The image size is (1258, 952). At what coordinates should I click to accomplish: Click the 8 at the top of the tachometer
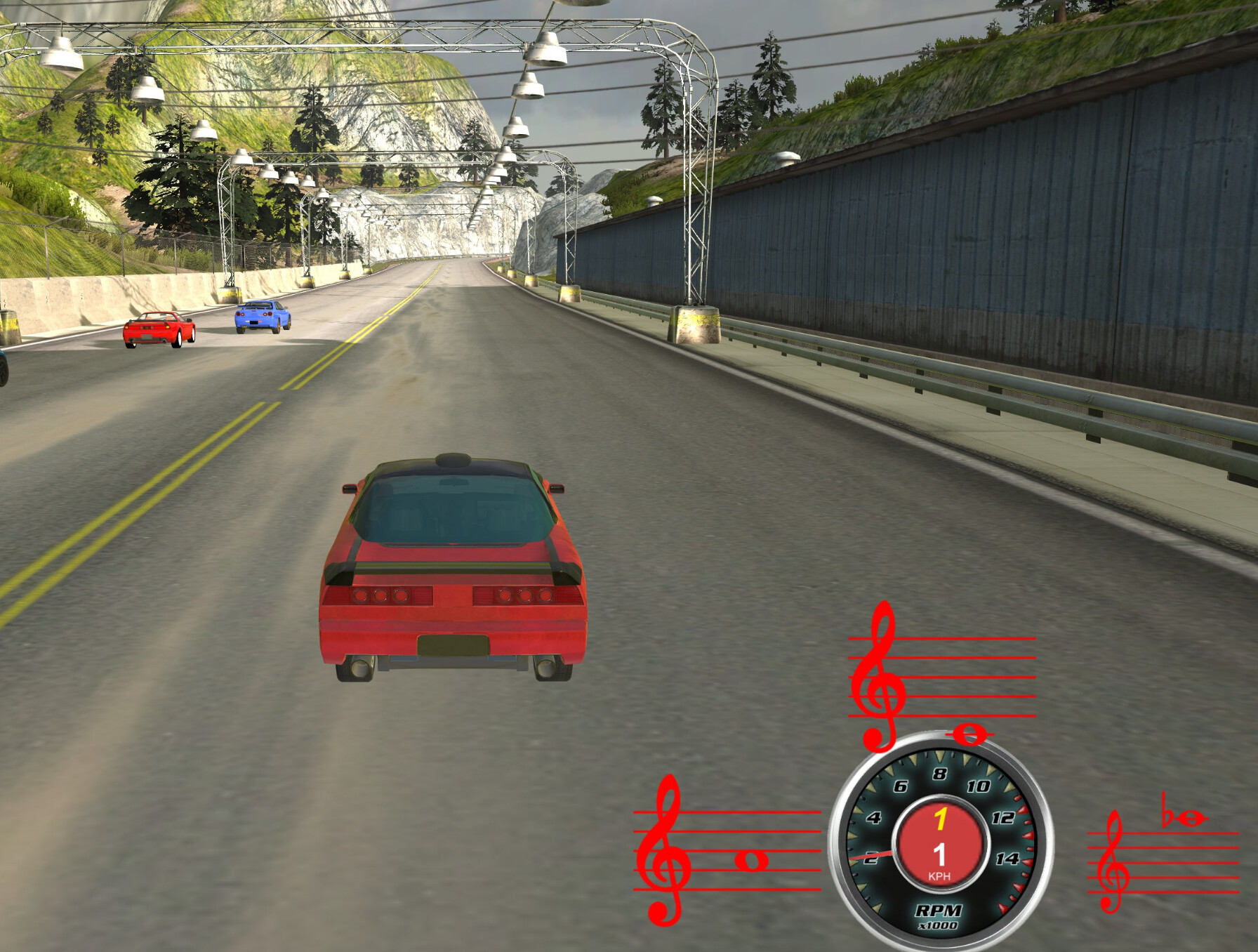(x=939, y=774)
